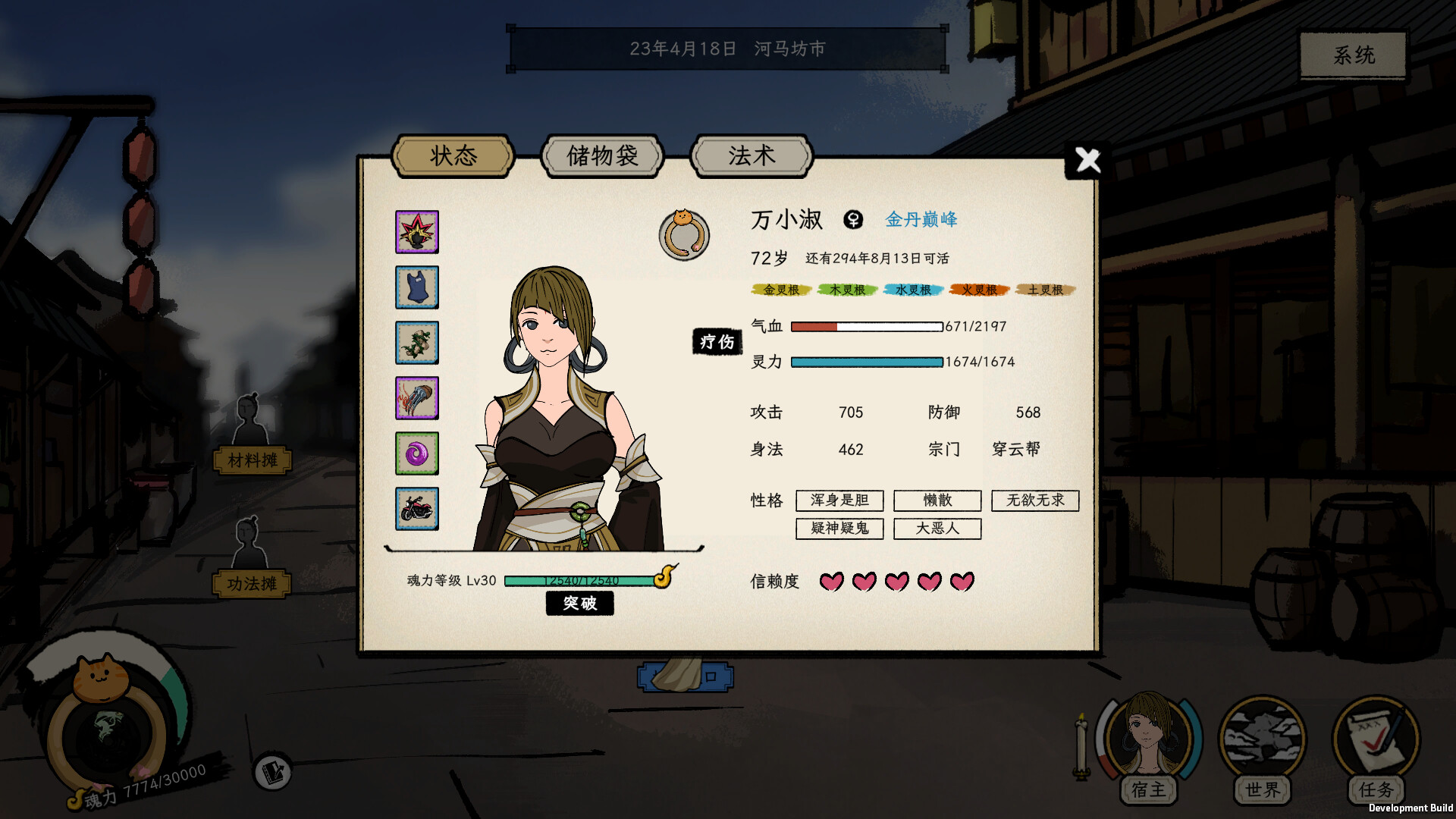The height and width of the screenshot is (819, 1456).
Task: Click the 气血 health bar
Action: [864, 326]
